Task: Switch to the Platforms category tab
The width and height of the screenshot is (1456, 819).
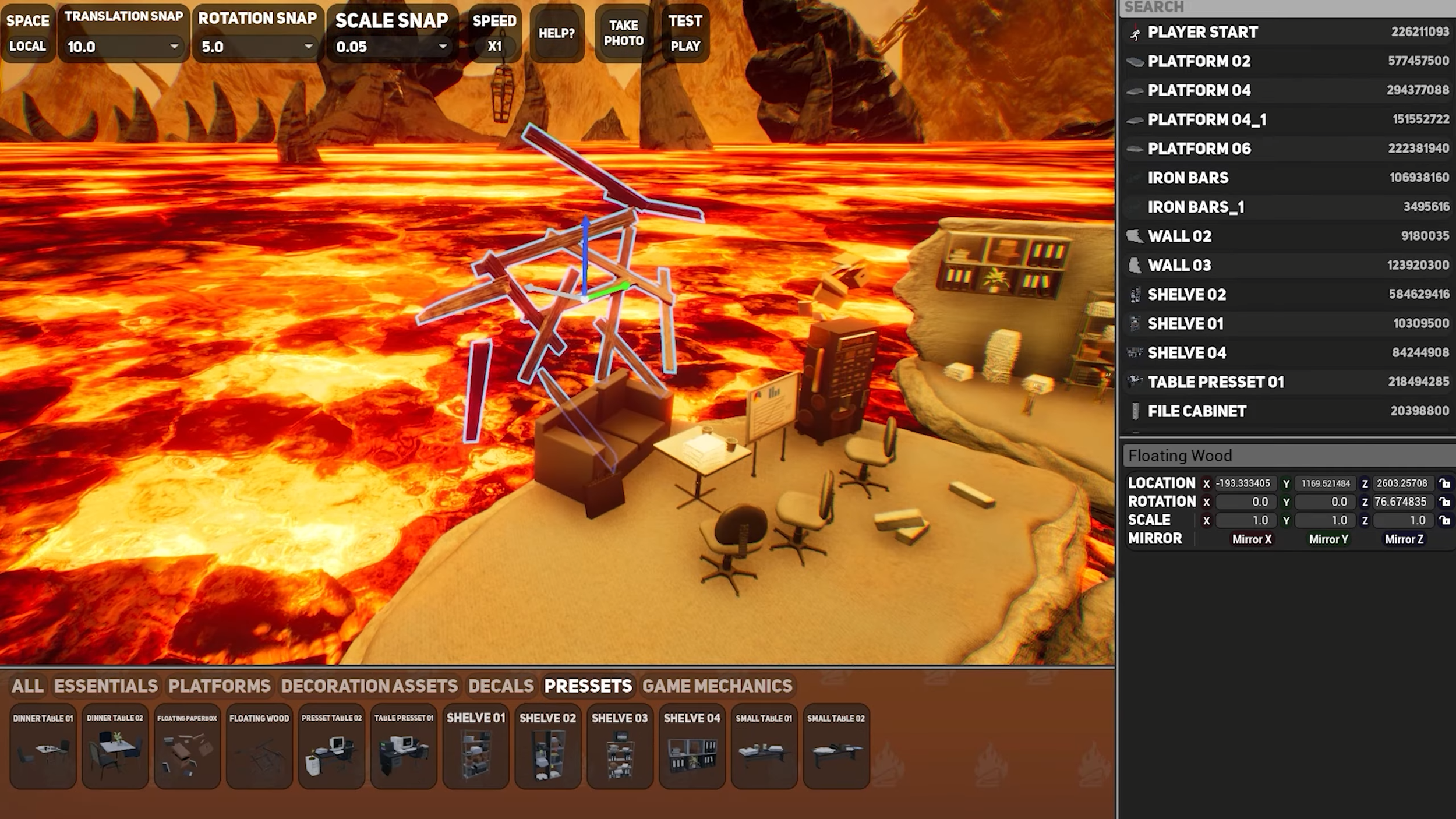Action: click(x=219, y=686)
